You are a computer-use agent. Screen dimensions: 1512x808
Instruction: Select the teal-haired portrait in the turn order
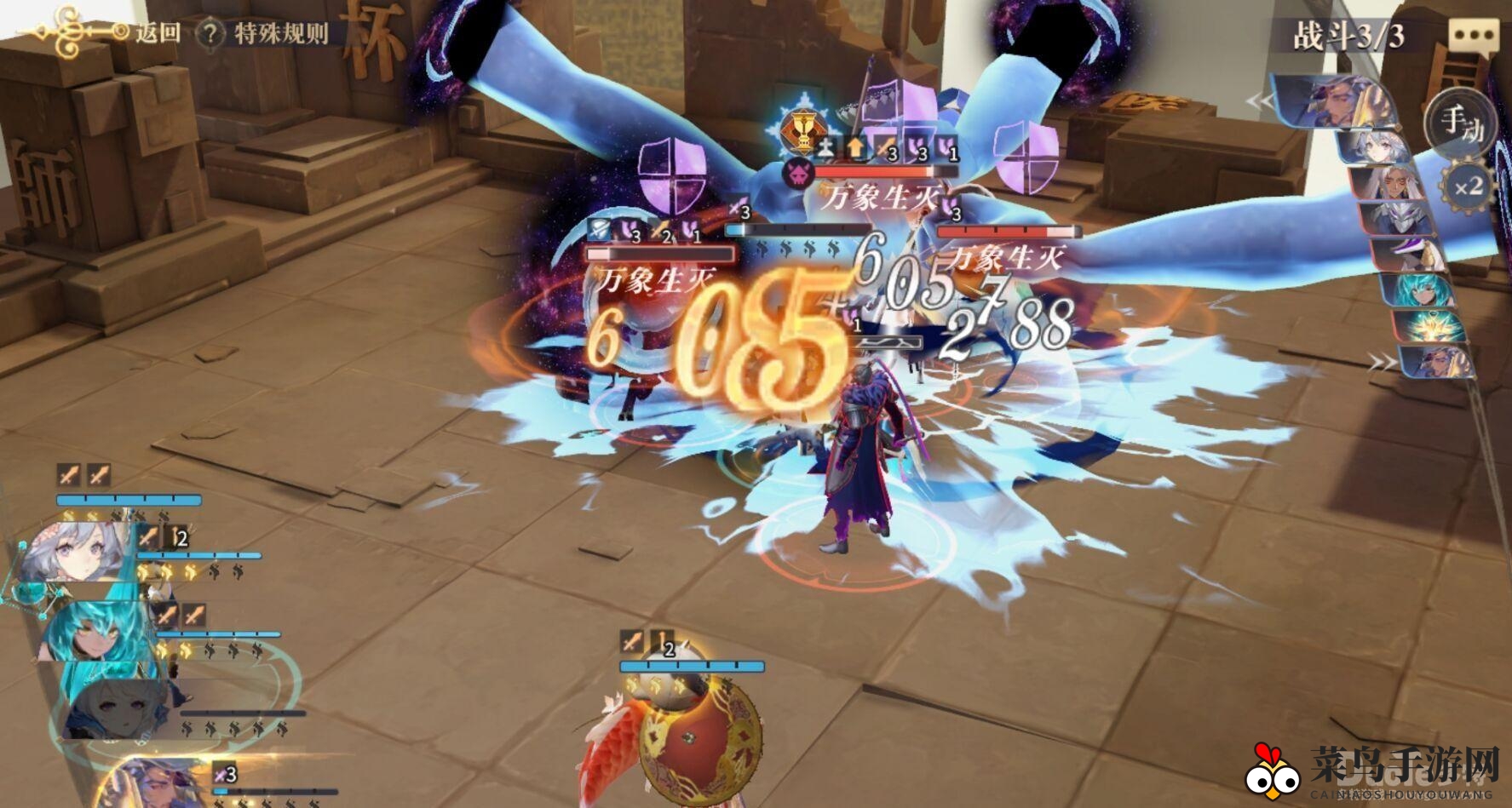1418,289
